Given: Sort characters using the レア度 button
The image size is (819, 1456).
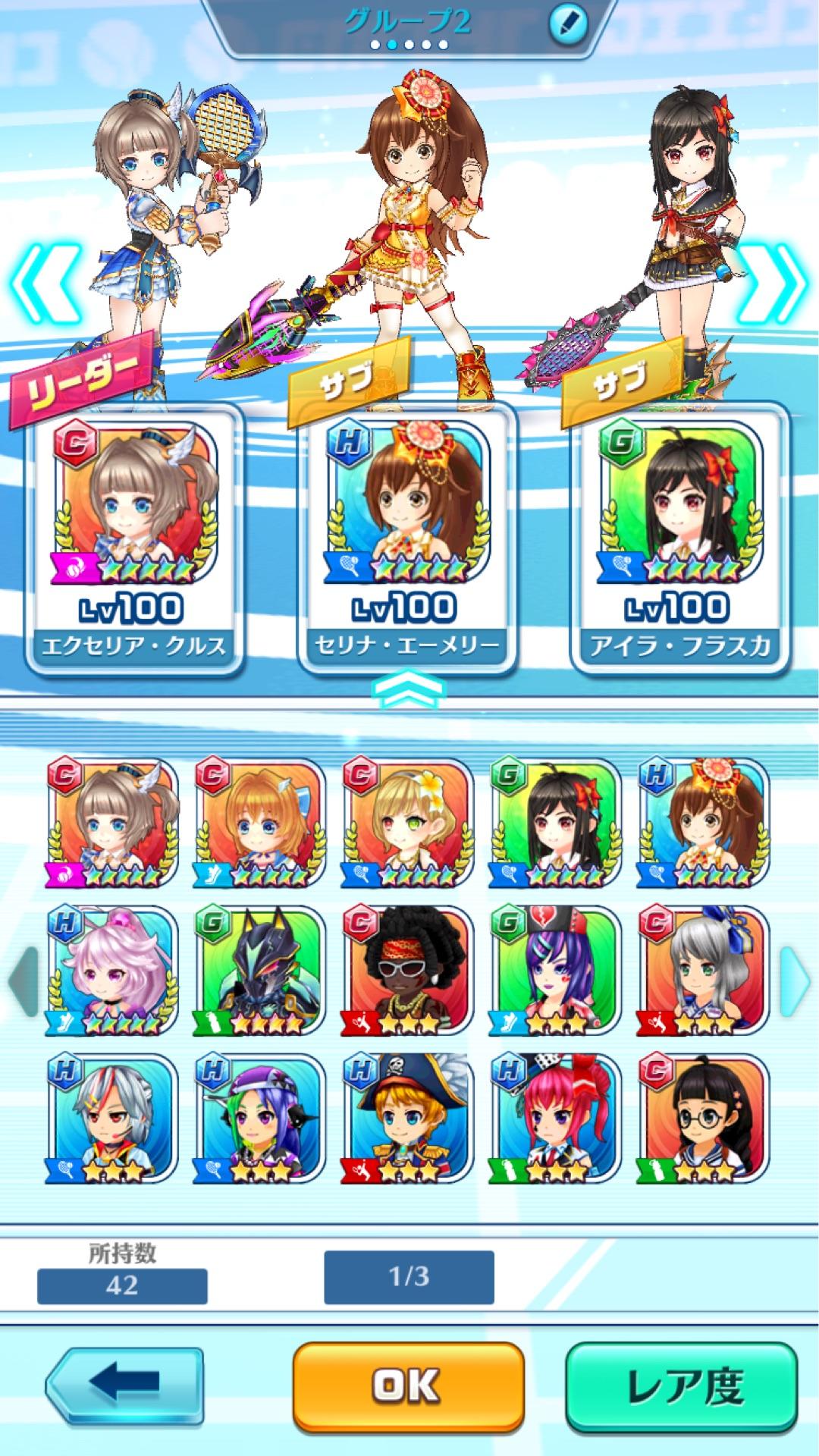Looking at the screenshot, I should click(681, 1385).
